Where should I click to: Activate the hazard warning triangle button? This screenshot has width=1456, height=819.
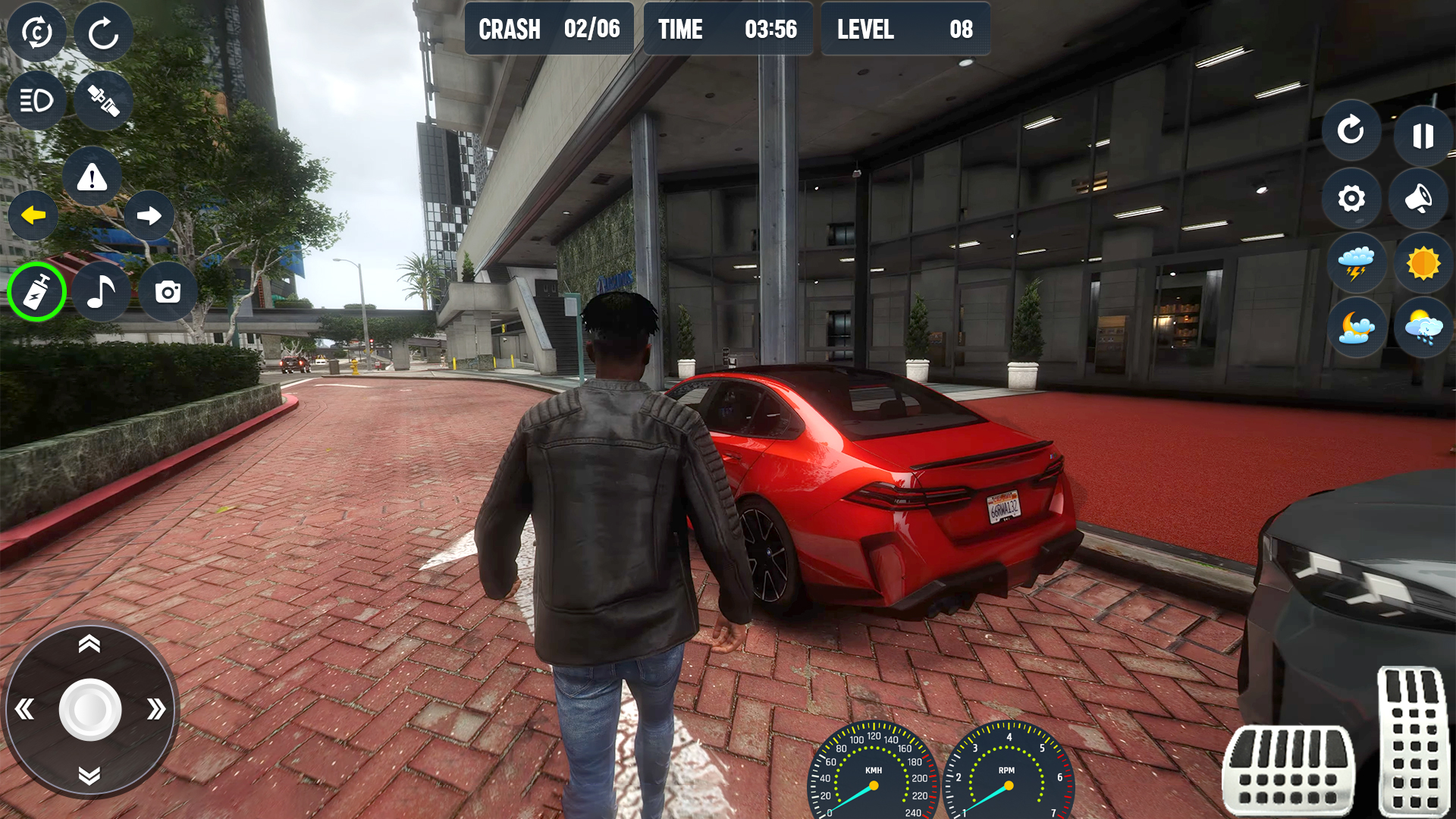[92, 177]
